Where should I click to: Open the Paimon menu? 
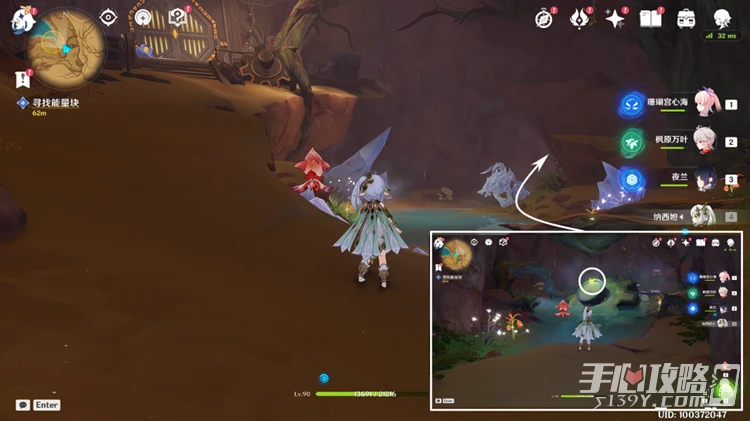click(x=20, y=18)
